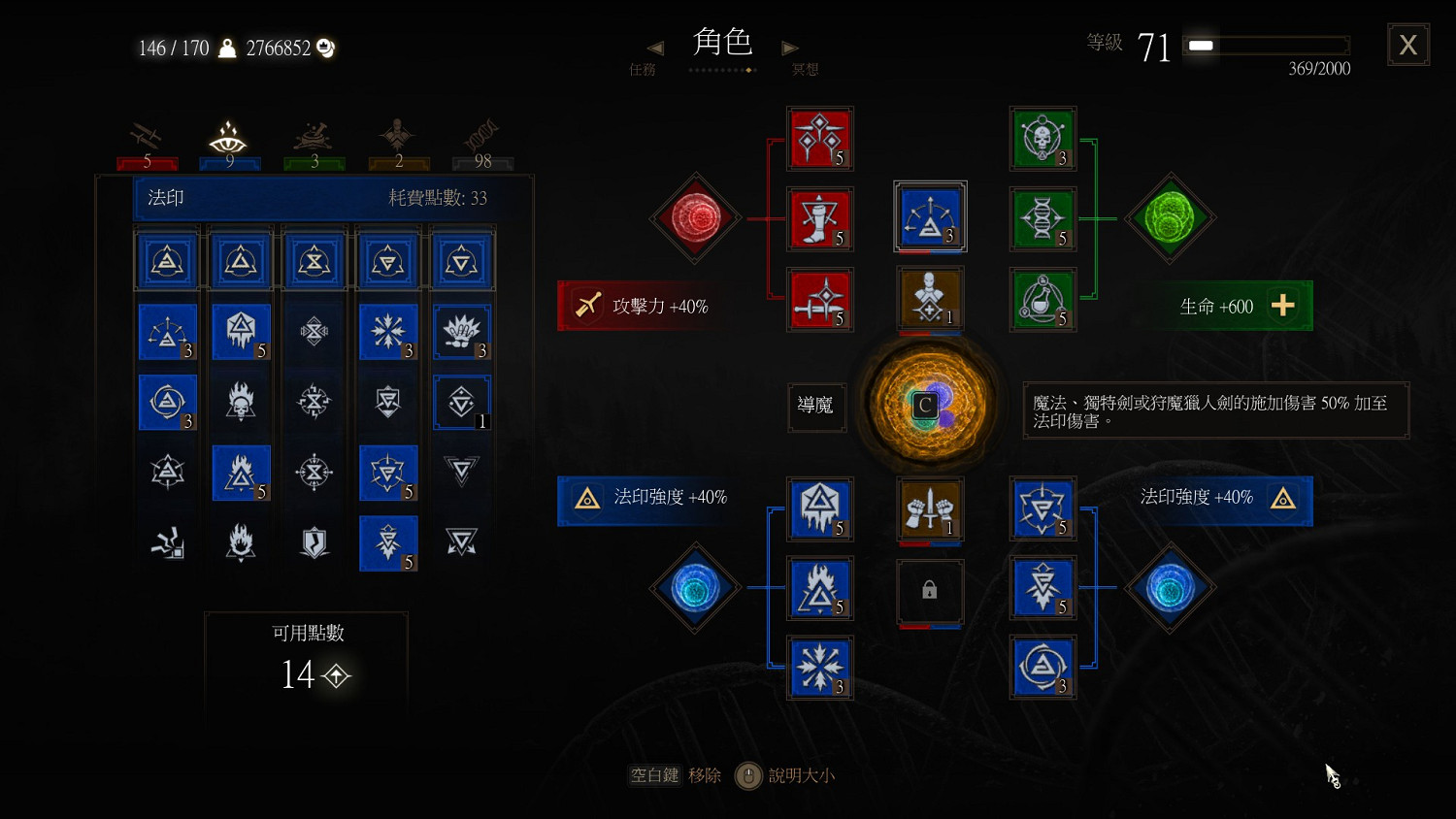
Task: Navigate right to the 冥想 panel arrow
Action: (790, 49)
